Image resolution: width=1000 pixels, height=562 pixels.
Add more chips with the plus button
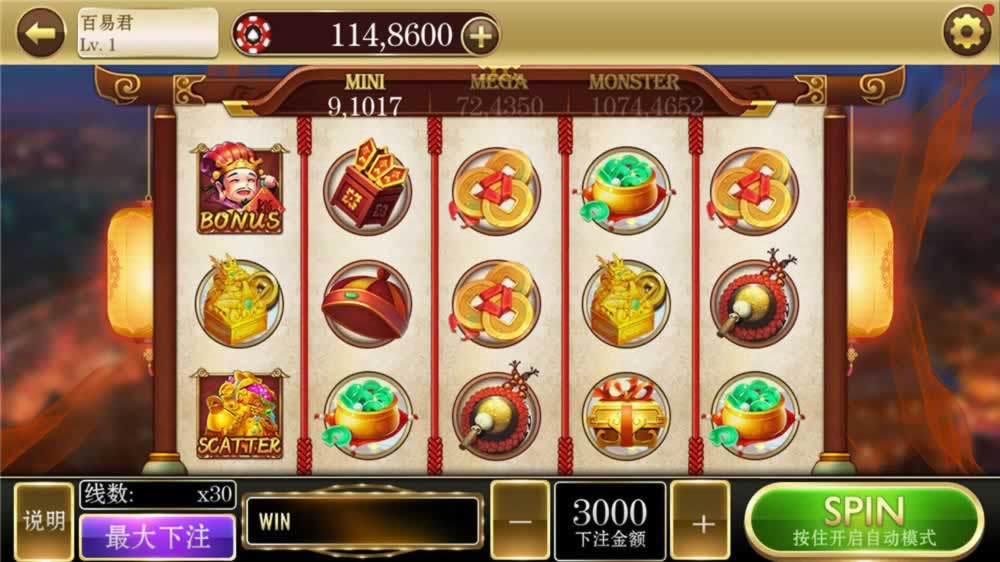pos(480,36)
